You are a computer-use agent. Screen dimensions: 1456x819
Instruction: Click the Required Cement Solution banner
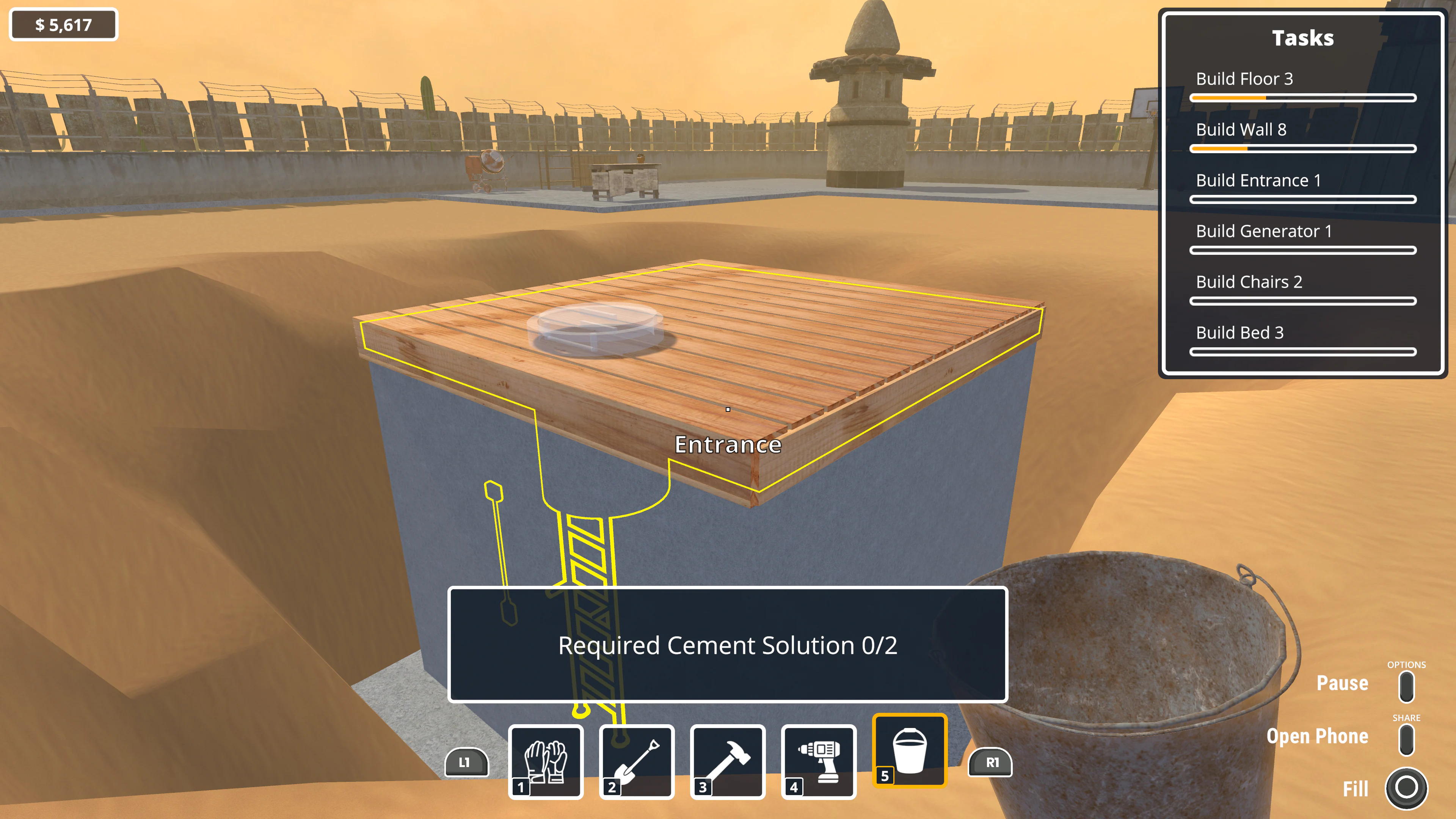728,646
